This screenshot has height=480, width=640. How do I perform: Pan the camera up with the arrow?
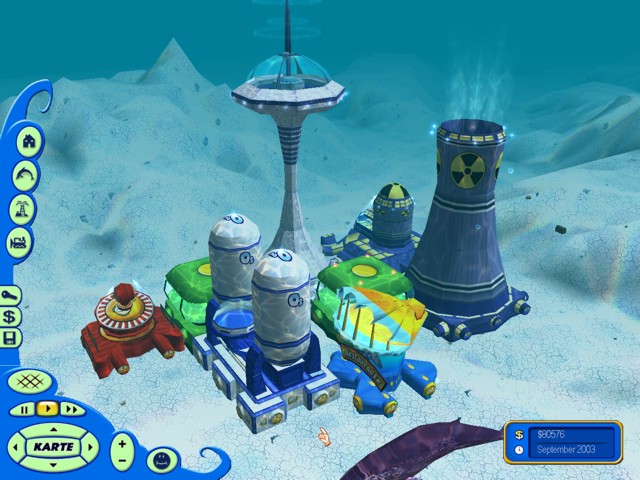[x=52, y=427]
